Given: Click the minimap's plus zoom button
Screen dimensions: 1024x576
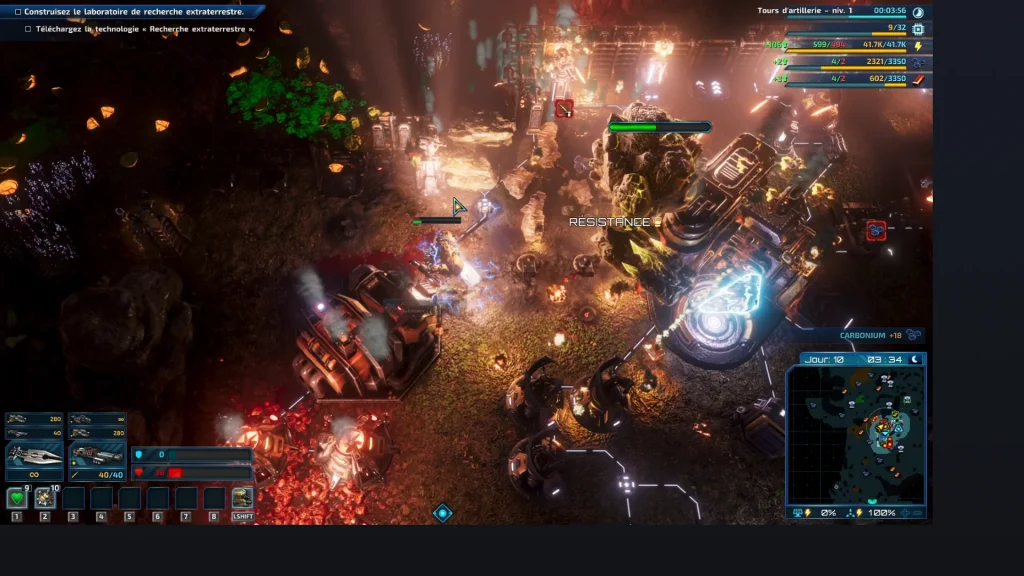Looking at the screenshot, I should [906, 512].
